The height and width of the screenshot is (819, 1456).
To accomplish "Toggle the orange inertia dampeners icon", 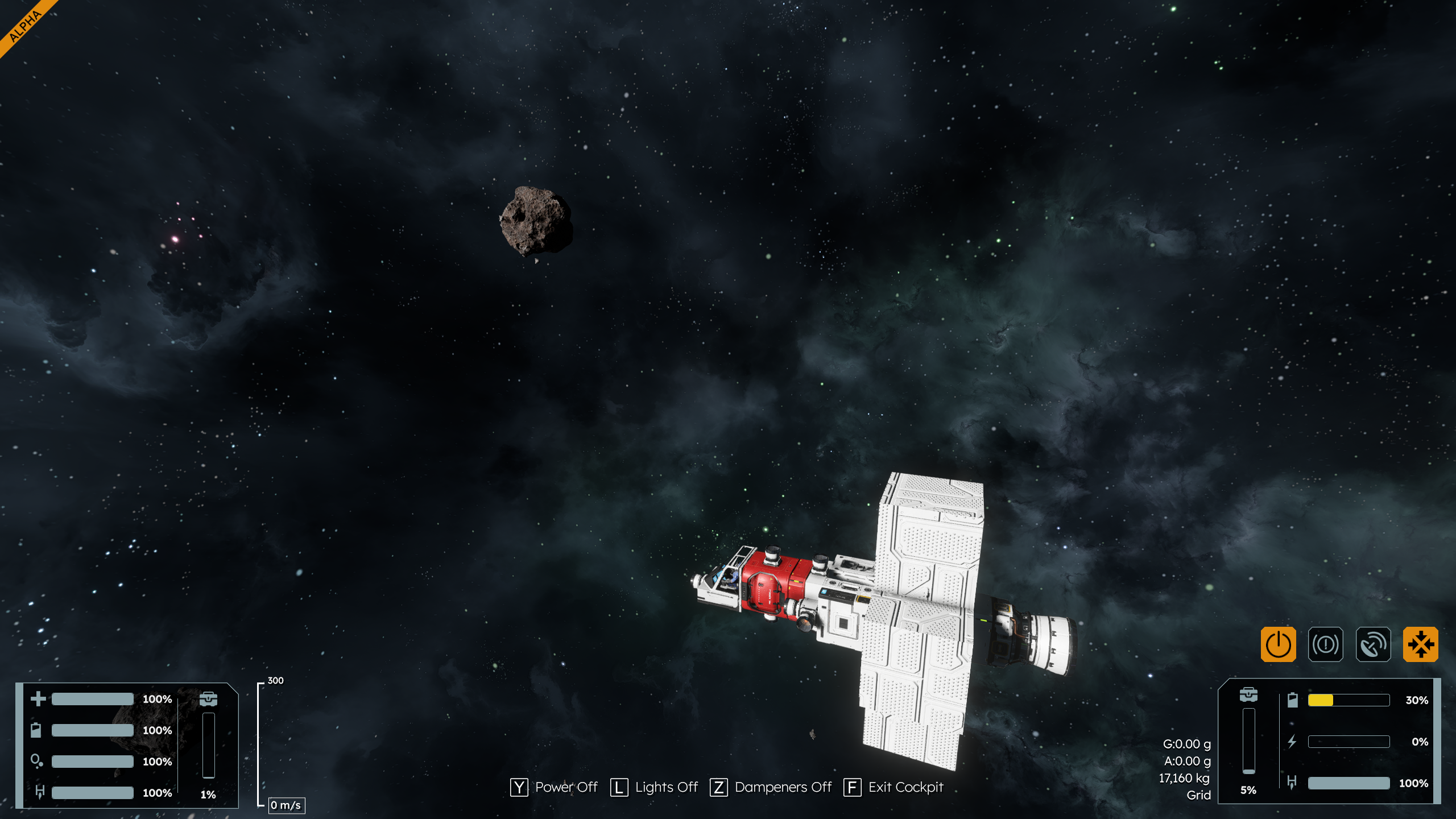I will click(1420, 644).
